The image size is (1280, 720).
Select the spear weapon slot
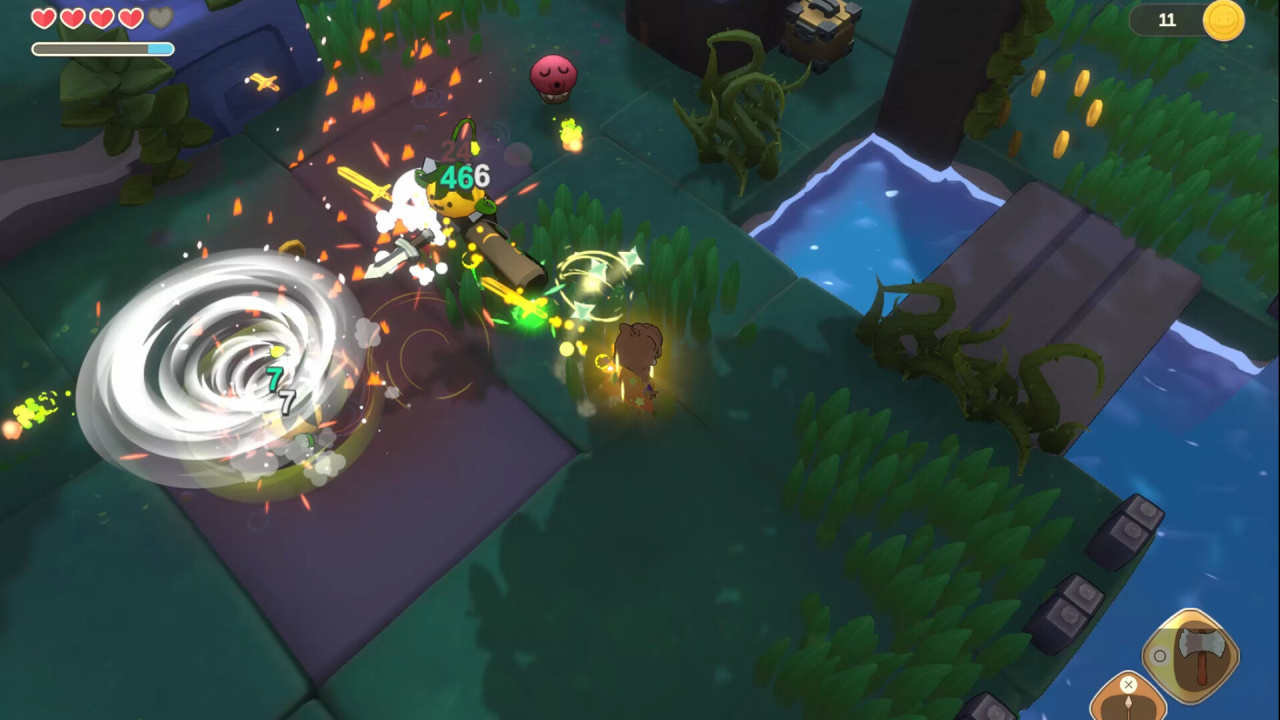(1128, 701)
